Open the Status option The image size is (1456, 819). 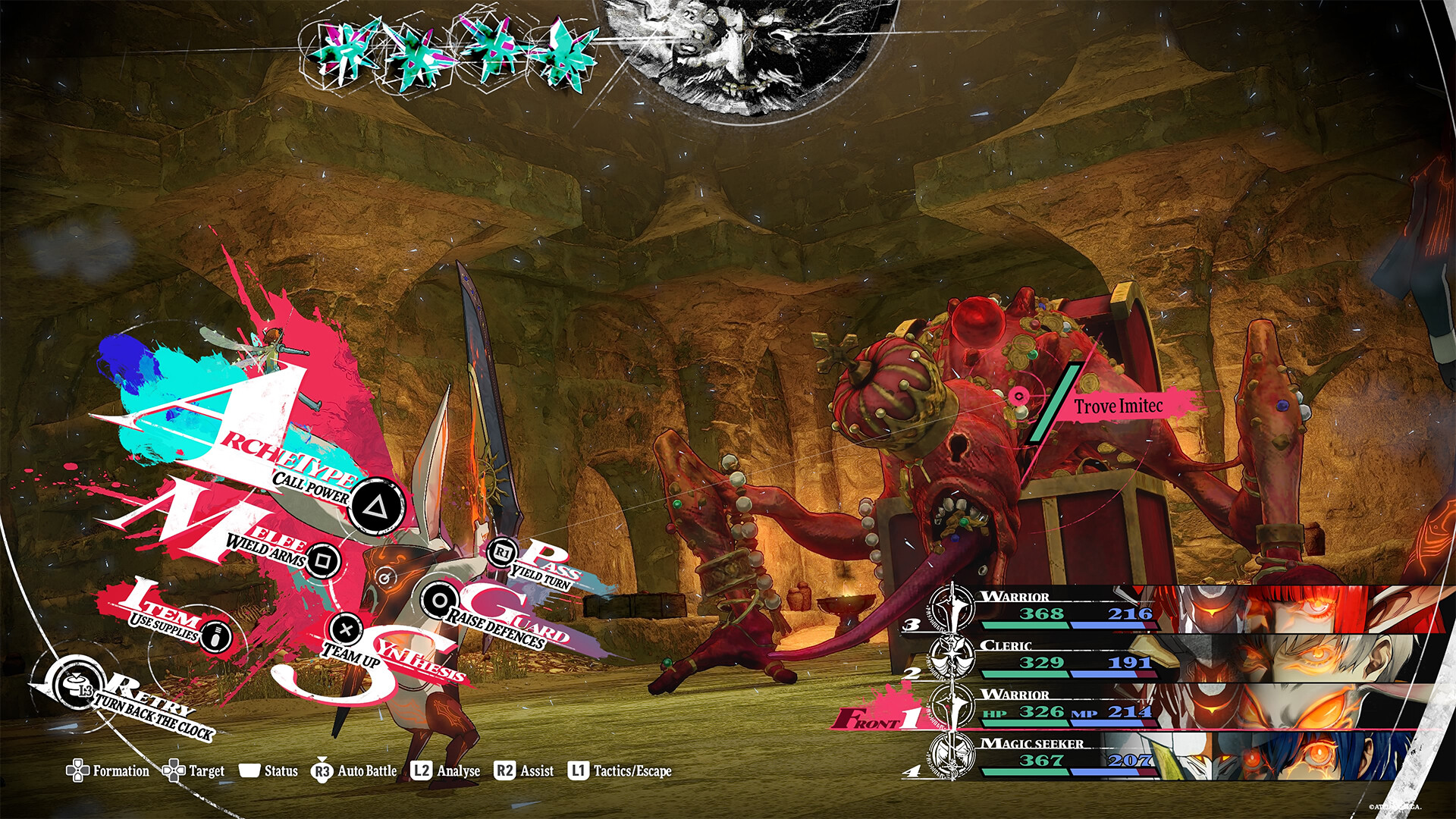point(269,771)
